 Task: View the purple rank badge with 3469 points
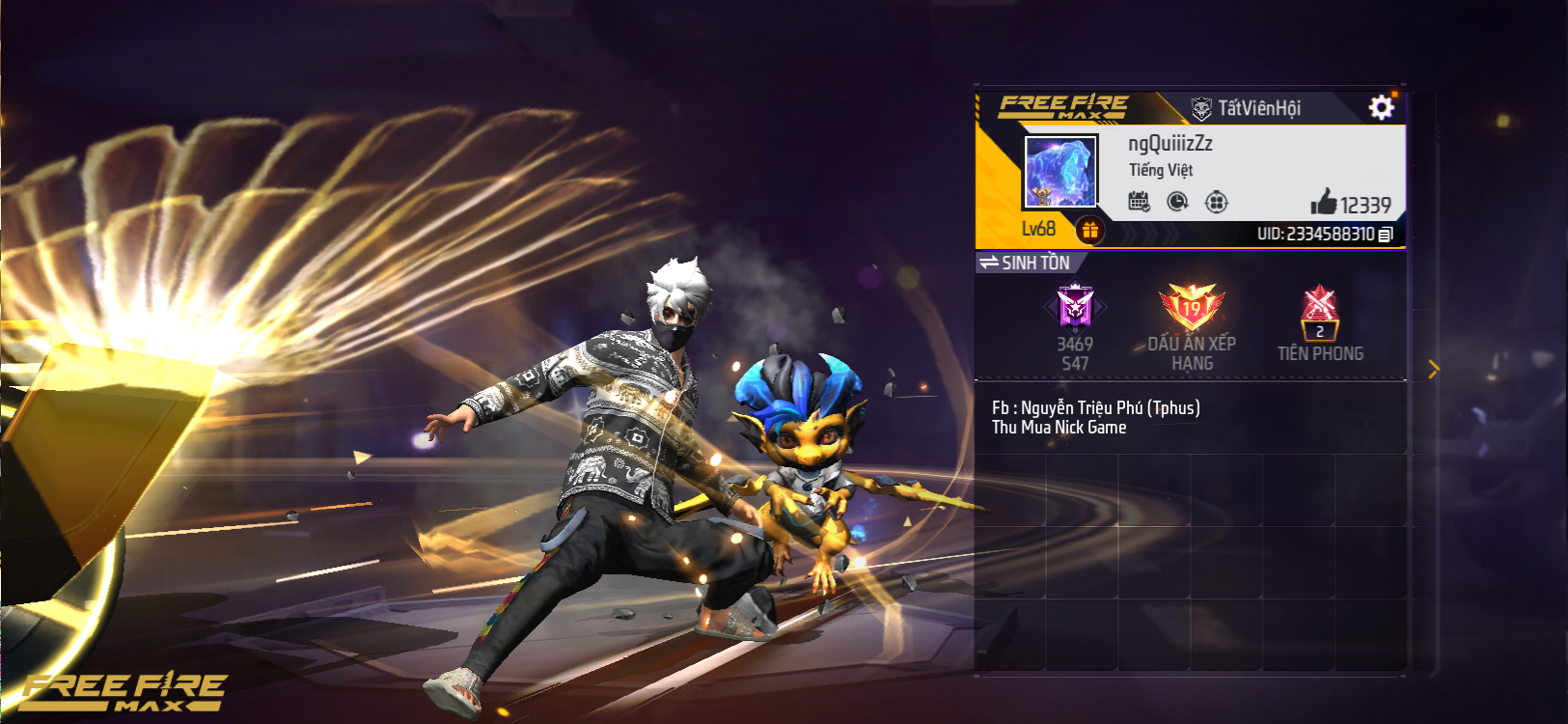point(1075,309)
